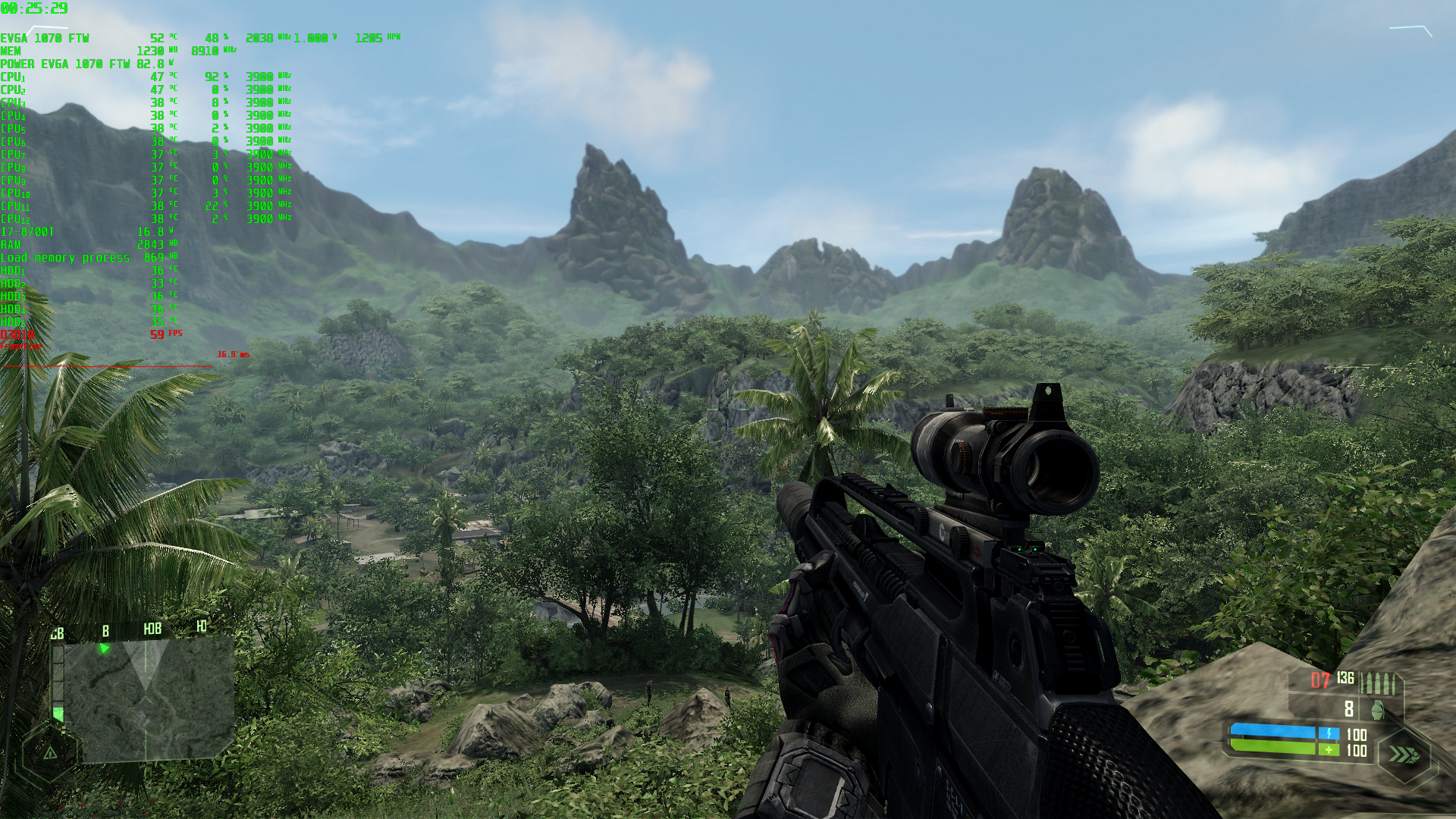The height and width of the screenshot is (819, 1456).
Task: Activate the speed mode chevron hexagon
Action: point(1404,755)
